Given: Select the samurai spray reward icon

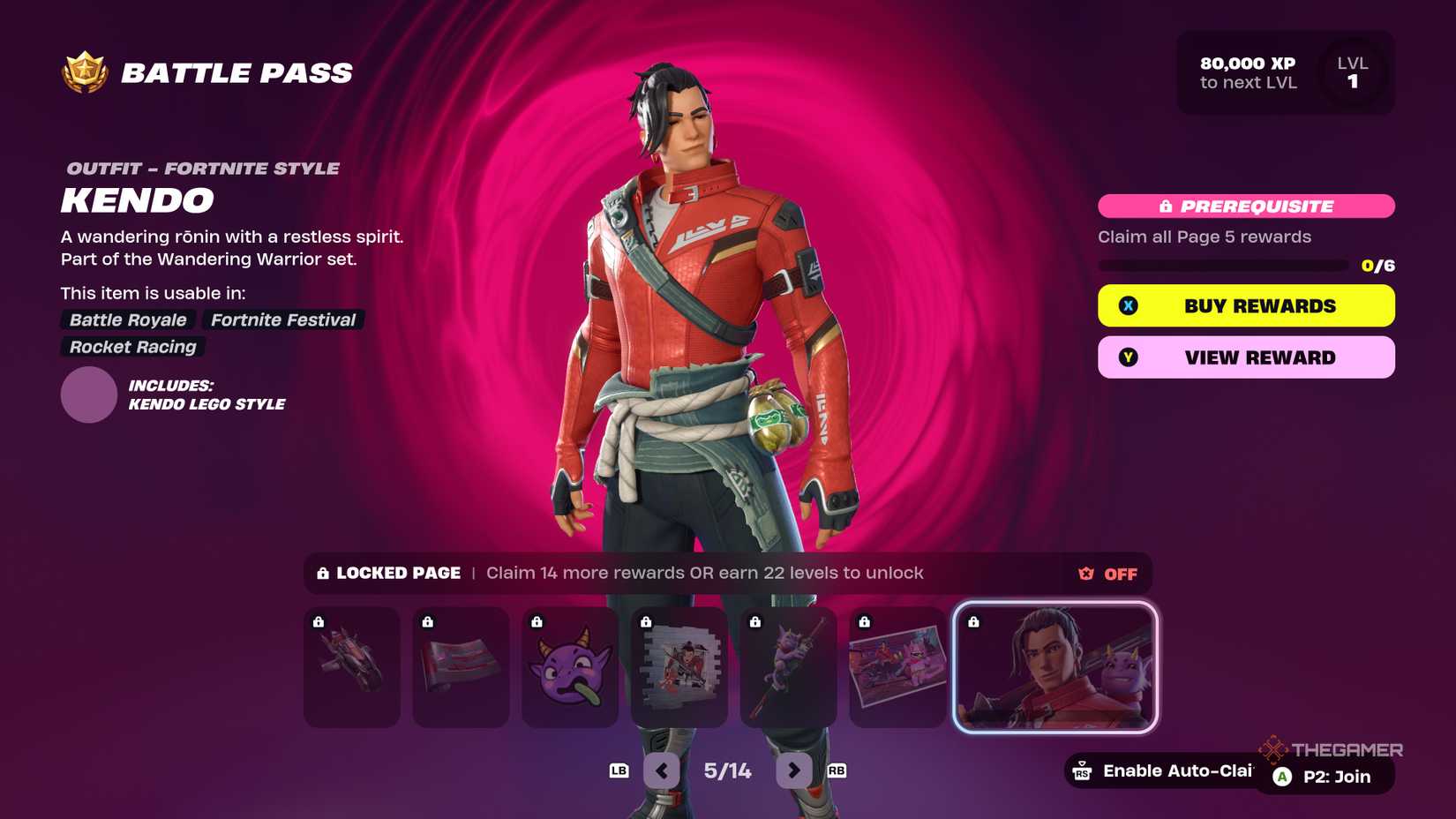Looking at the screenshot, I should 679,668.
